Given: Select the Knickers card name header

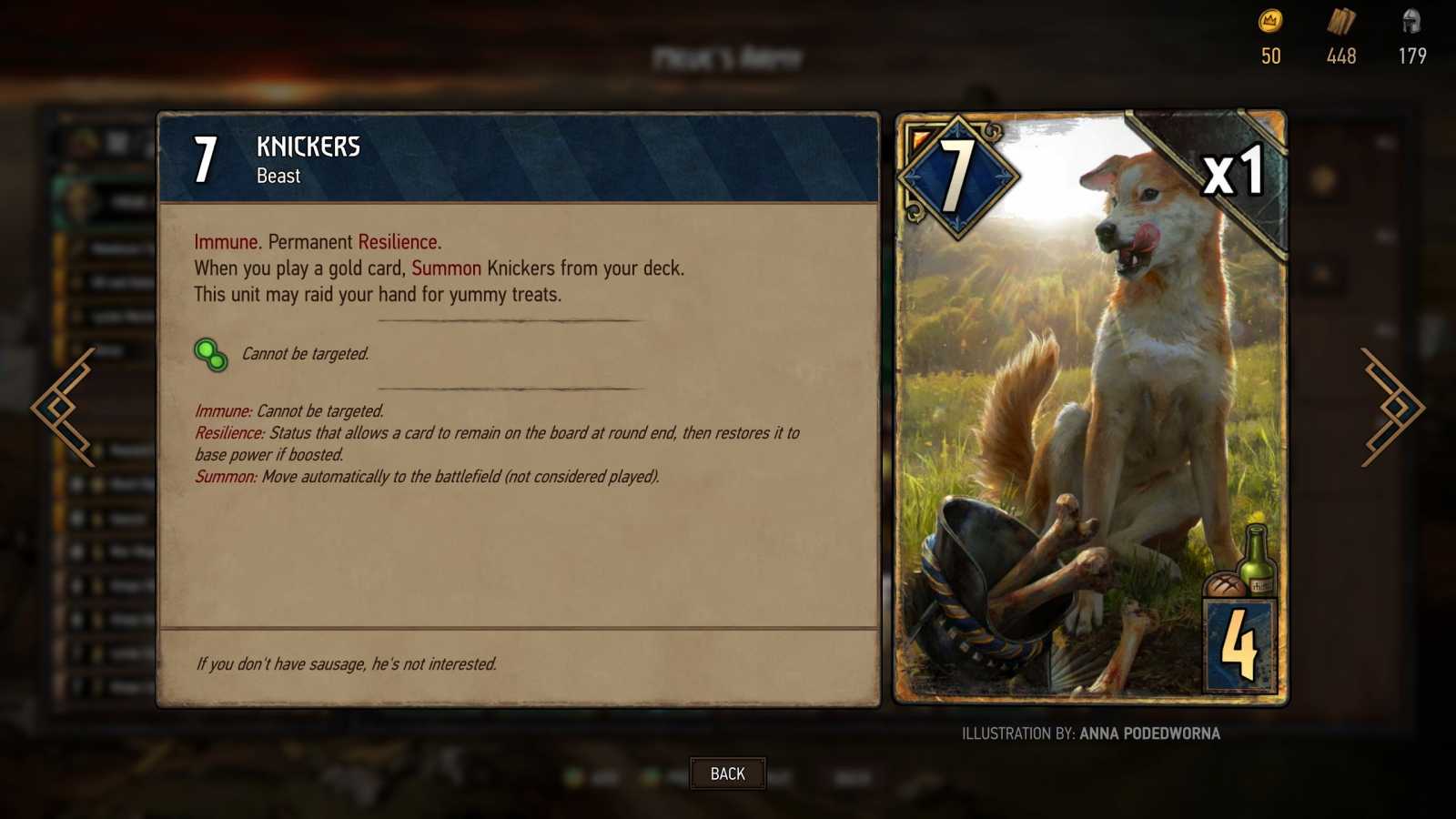Looking at the screenshot, I should pyautogui.click(x=307, y=147).
